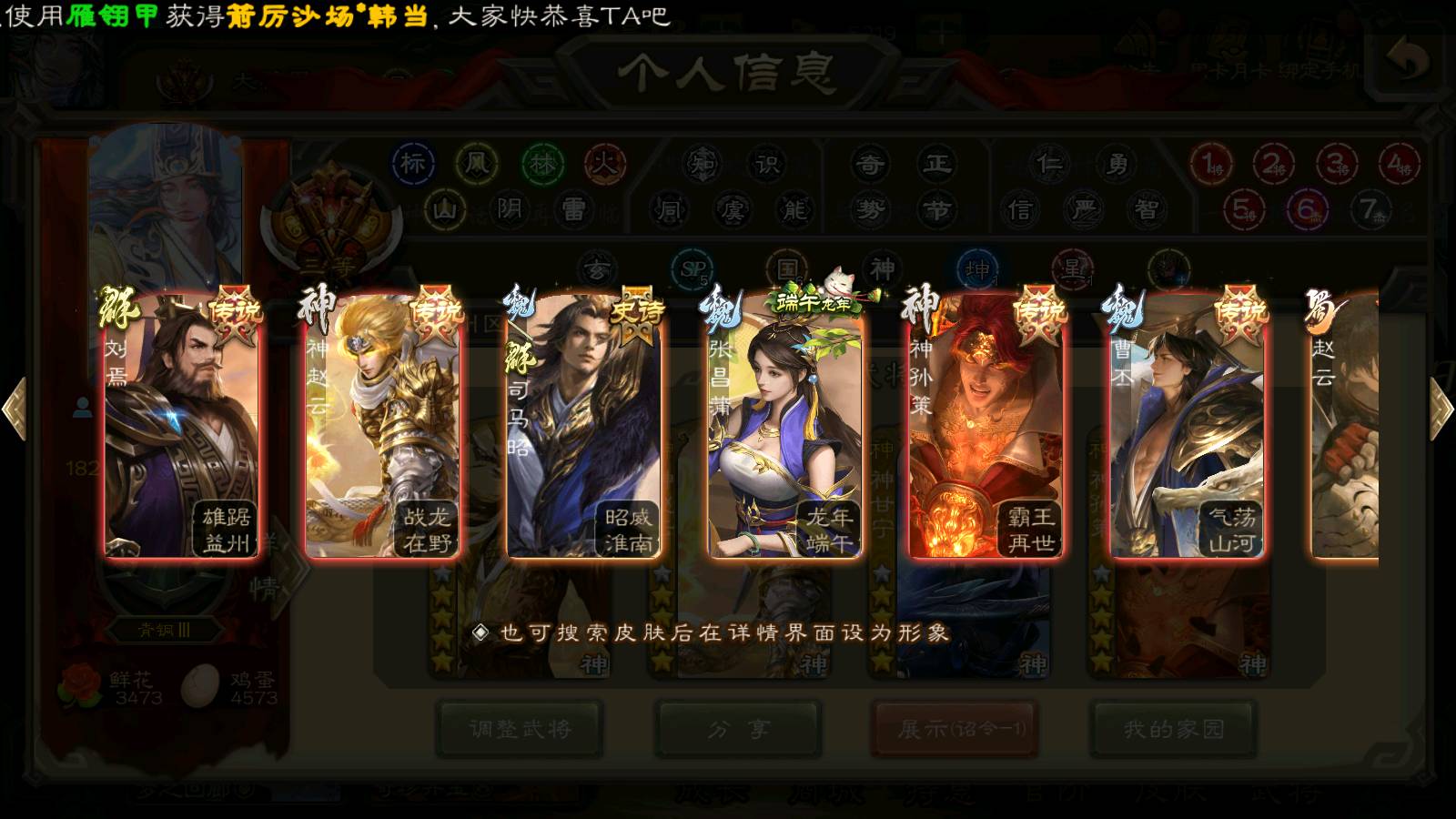The height and width of the screenshot is (819, 1456).
Task: Open 我的家园 home button
Action: [x=1173, y=729]
